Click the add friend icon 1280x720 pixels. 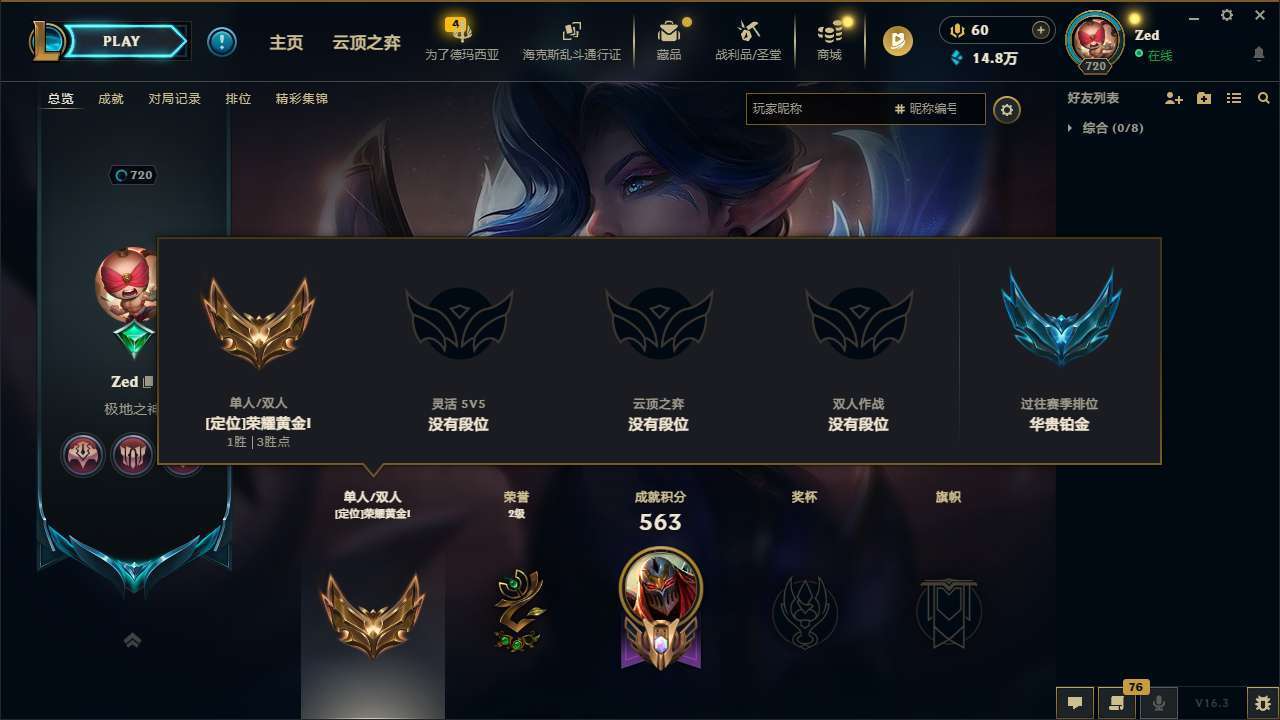(1172, 98)
